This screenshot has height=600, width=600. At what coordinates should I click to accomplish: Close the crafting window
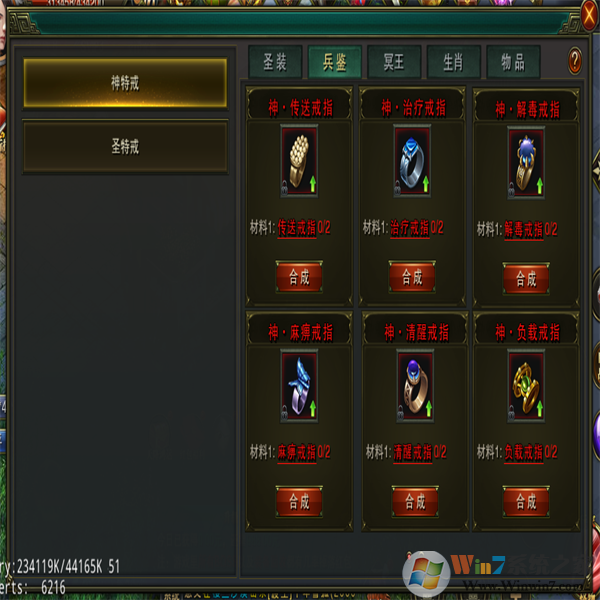[x=590, y=14]
